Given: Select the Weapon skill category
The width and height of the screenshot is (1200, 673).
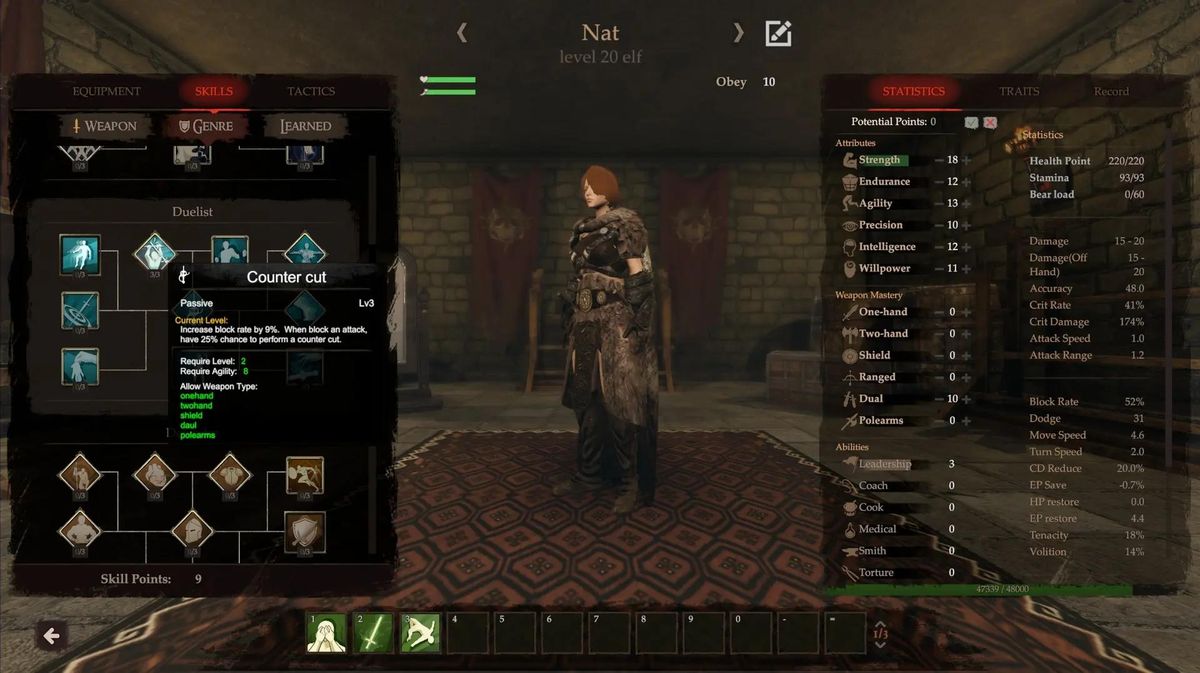Looking at the screenshot, I should click(x=104, y=127).
